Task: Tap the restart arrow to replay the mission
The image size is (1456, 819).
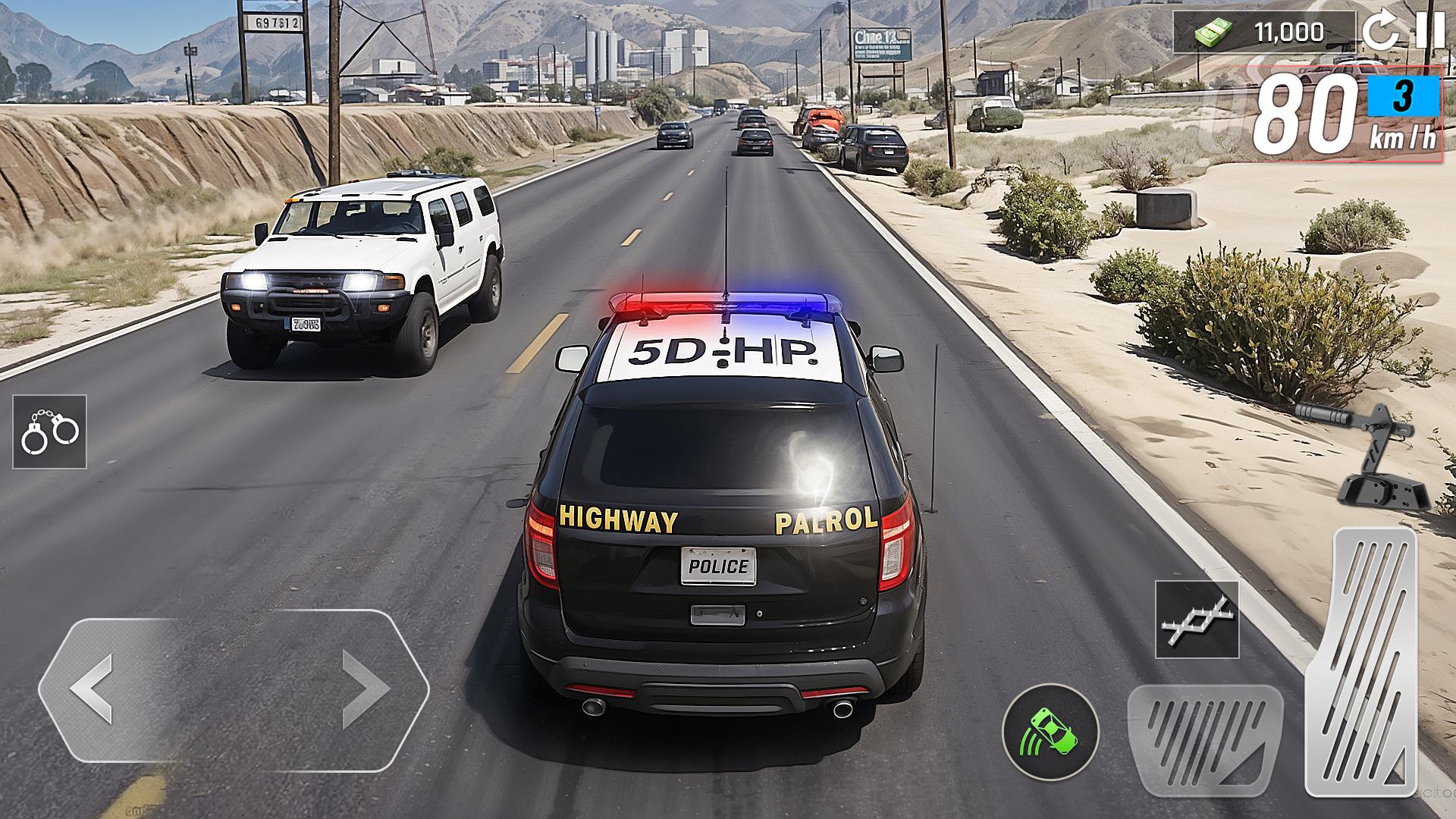Action: click(x=1379, y=32)
